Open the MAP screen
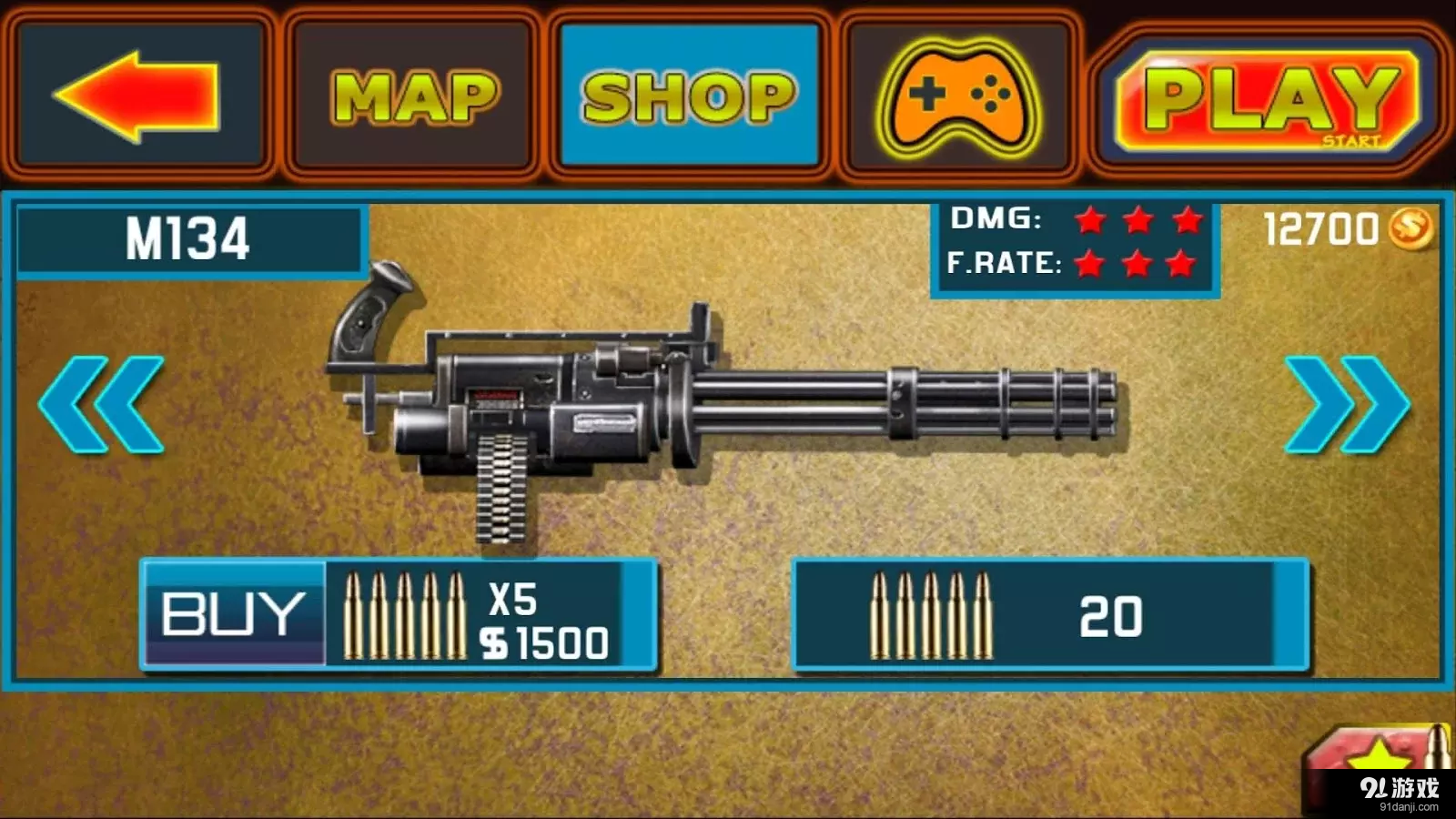The image size is (1456, 819). click(414, 94)
